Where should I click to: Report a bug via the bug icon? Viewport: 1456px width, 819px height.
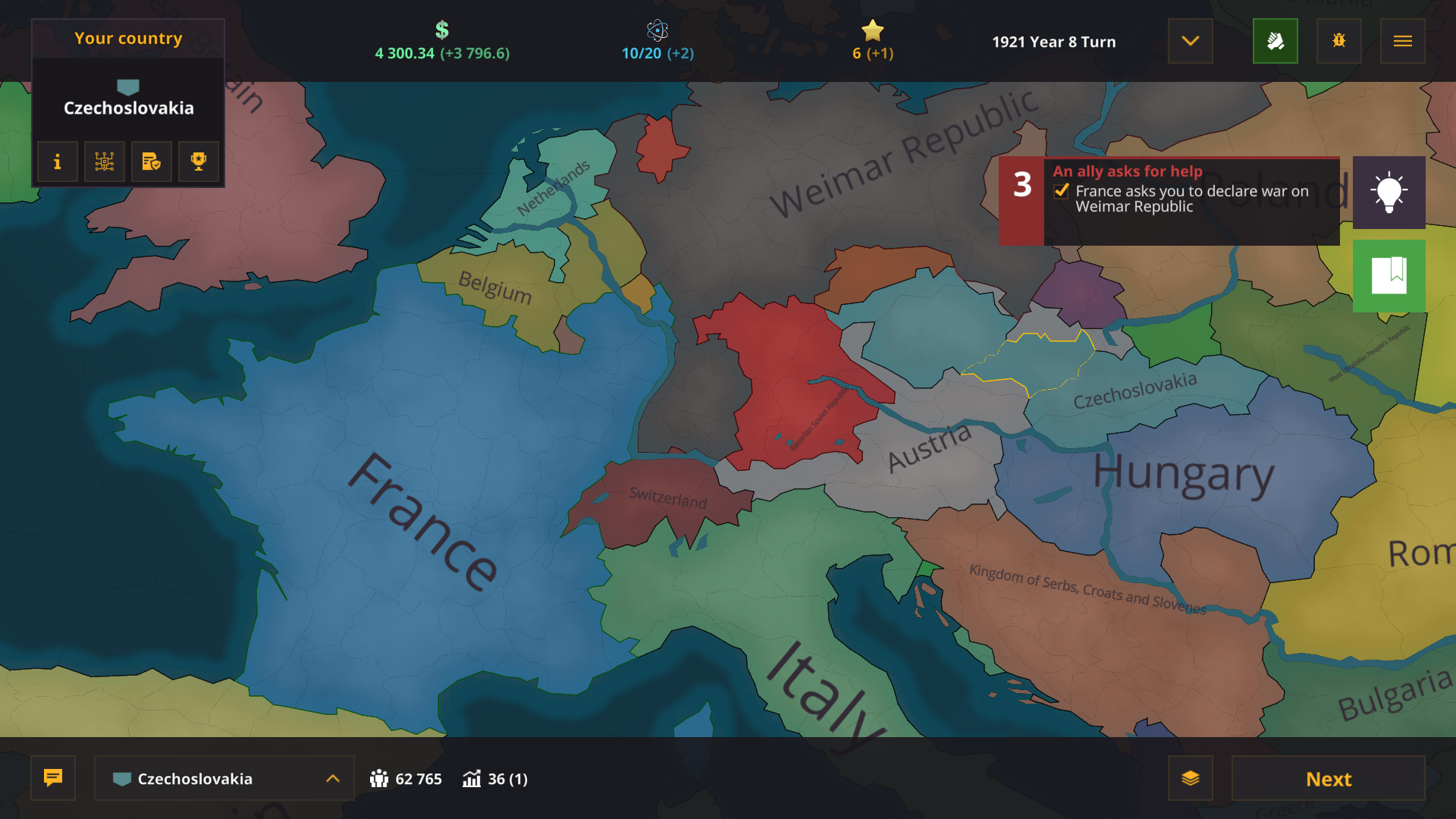click(1338, 41)
